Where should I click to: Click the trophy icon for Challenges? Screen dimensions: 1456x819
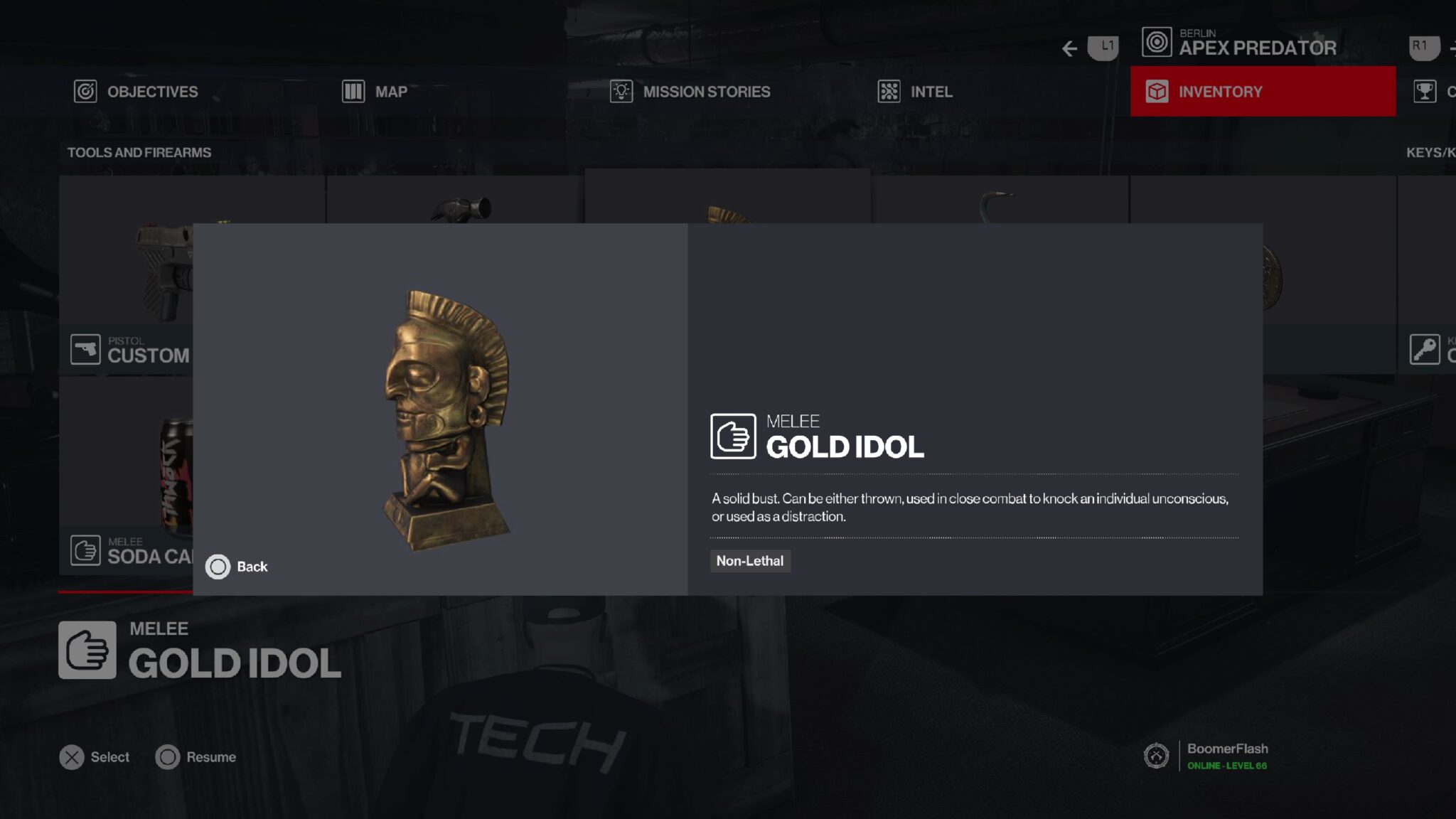coord(1427,91)
